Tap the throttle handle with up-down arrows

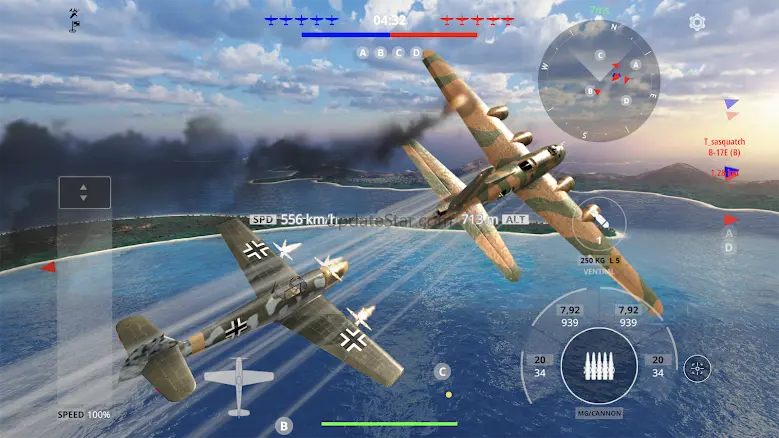(84, 192)
